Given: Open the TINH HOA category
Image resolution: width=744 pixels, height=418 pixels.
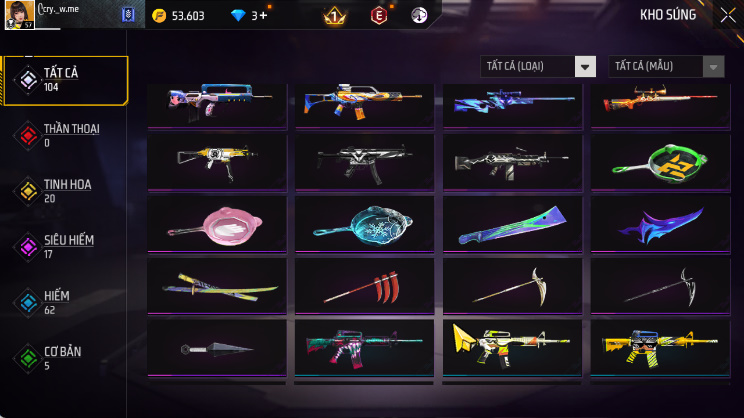Looking at the screenshot, I should coord(65,191).
